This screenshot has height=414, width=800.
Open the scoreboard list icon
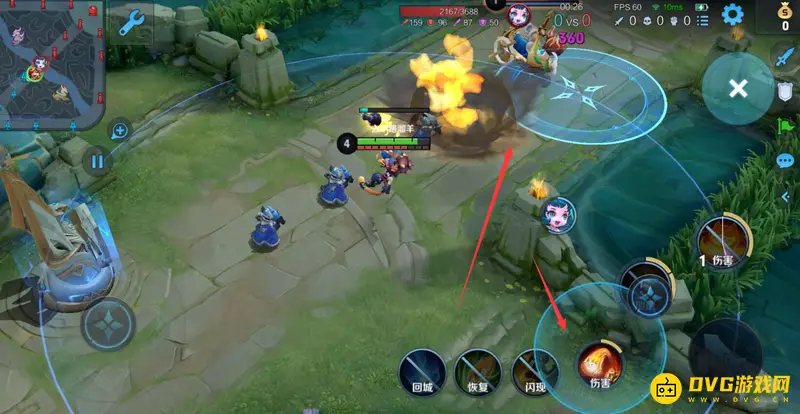tap(706, 19)
